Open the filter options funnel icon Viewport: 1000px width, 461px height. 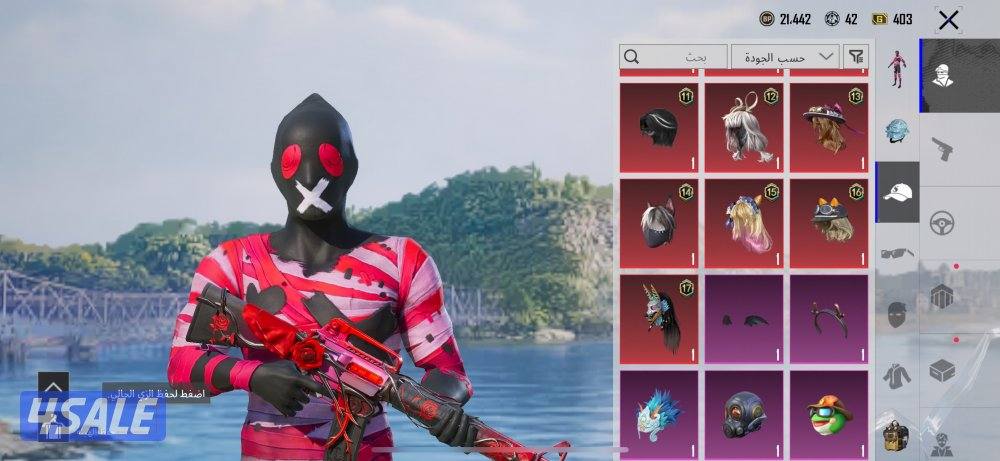click(856, 57)
